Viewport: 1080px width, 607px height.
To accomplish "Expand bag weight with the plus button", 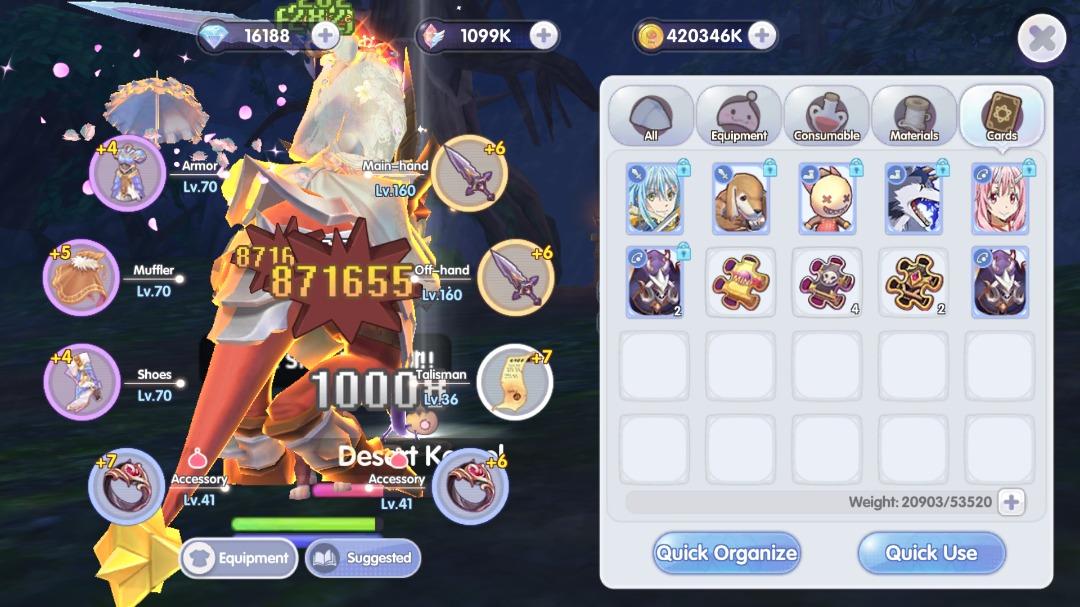I will pos(1011,502).
